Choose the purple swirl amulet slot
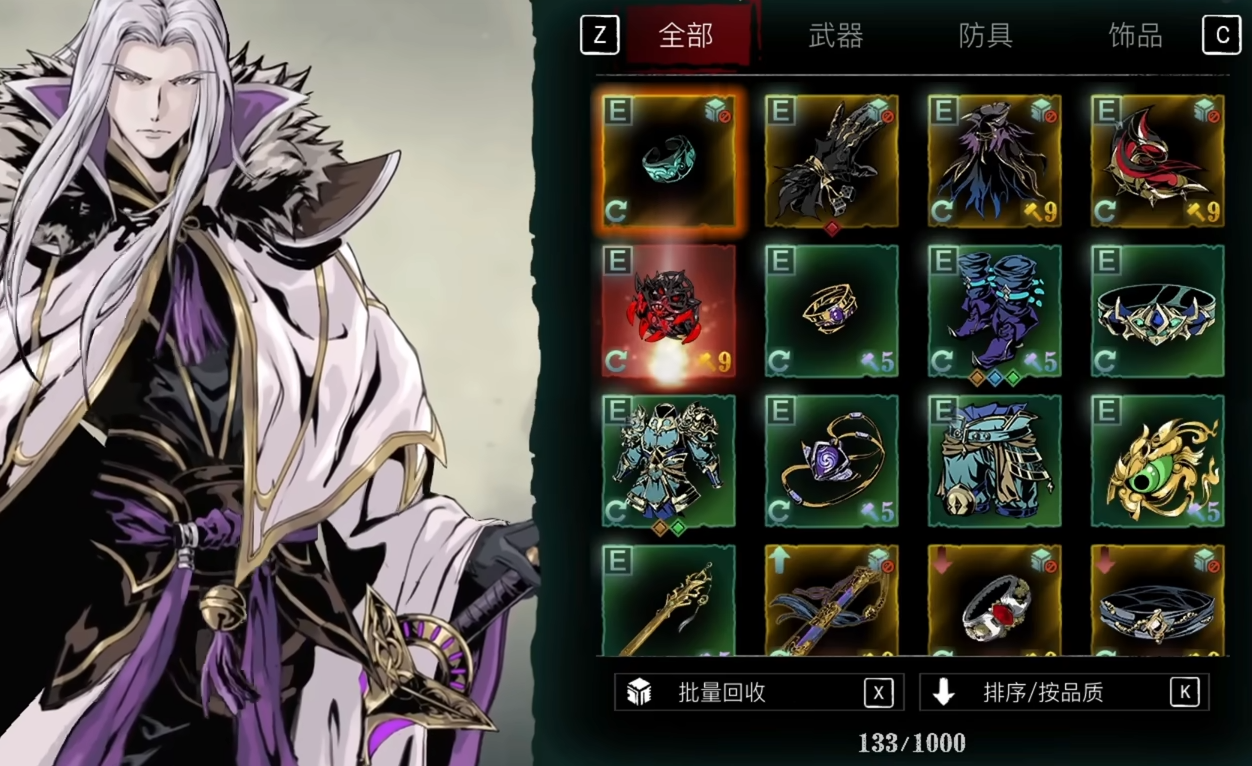Screen dimensions: 1252x766 (831, 461)
